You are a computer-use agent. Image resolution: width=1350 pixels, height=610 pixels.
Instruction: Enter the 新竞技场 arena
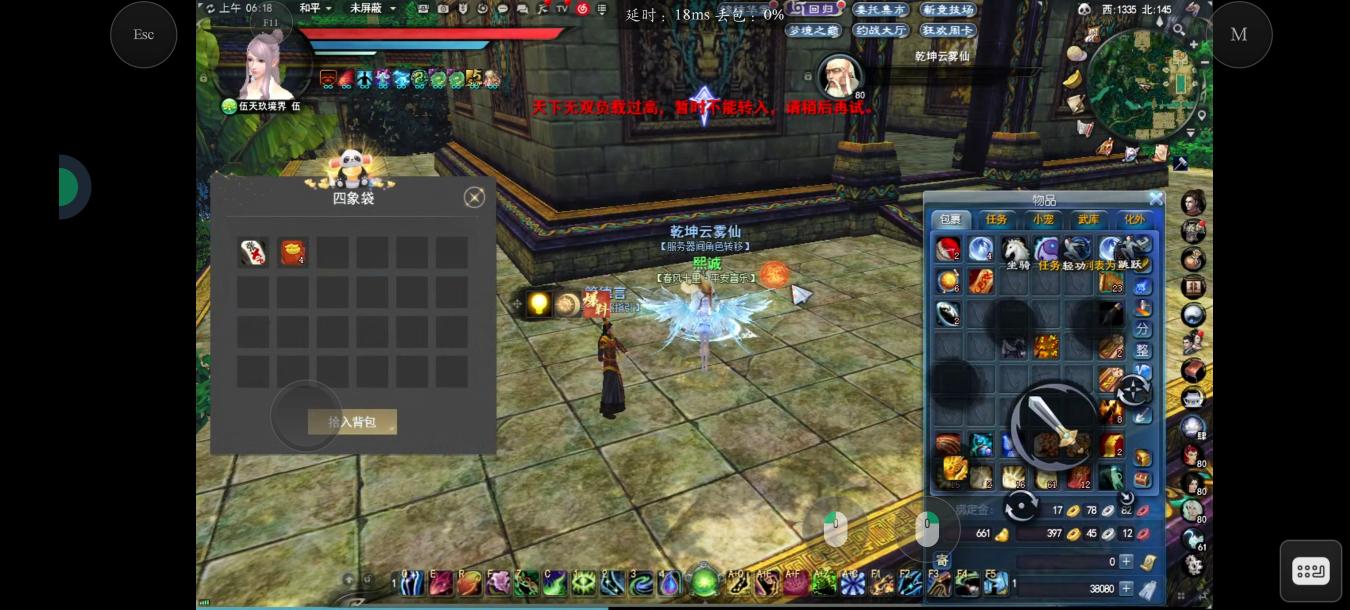[947, 10]
